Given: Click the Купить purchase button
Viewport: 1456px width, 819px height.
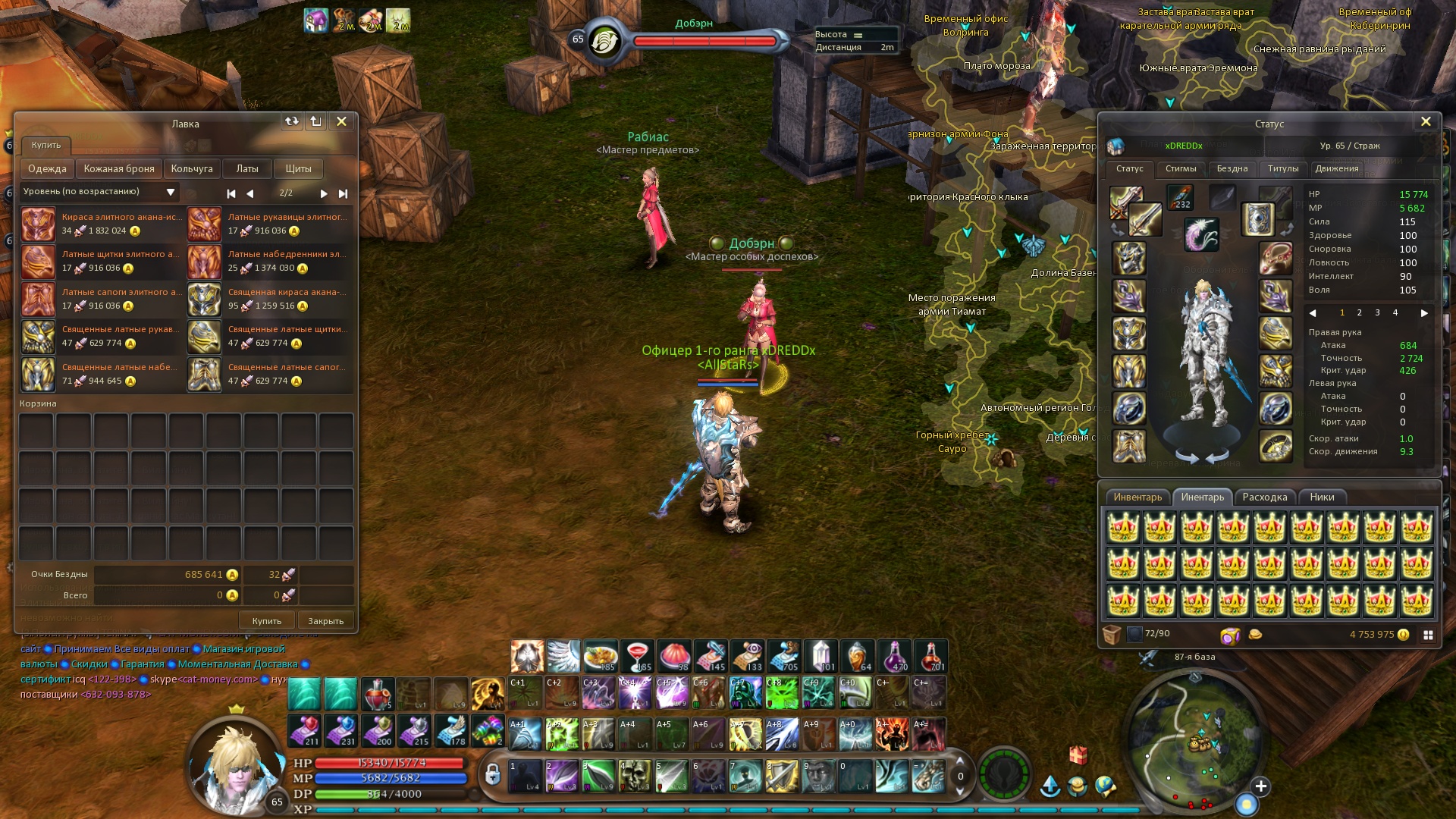Looking at the screenshot, I should pyautogui.click(x=267, y=620).
